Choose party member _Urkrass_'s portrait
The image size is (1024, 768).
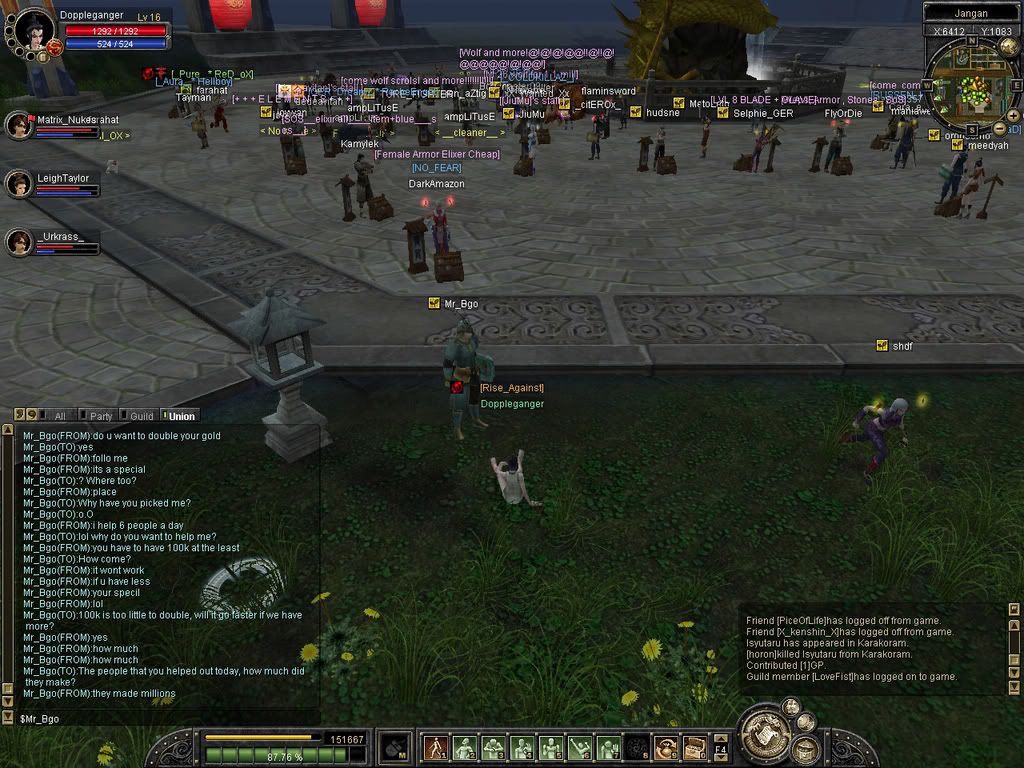click(x=19, y=242)
